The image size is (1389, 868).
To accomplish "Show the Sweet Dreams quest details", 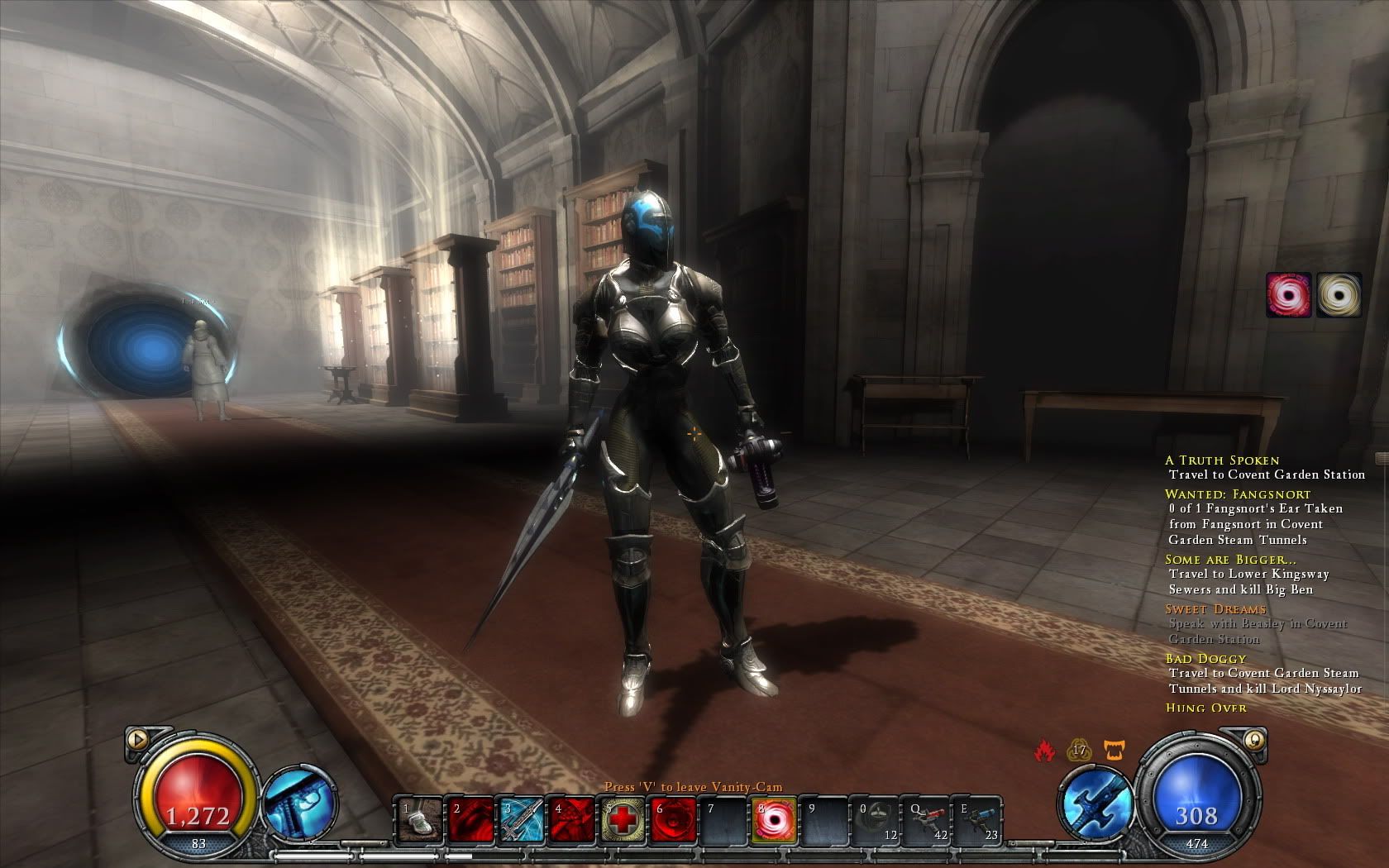I will pos(1215,609).
